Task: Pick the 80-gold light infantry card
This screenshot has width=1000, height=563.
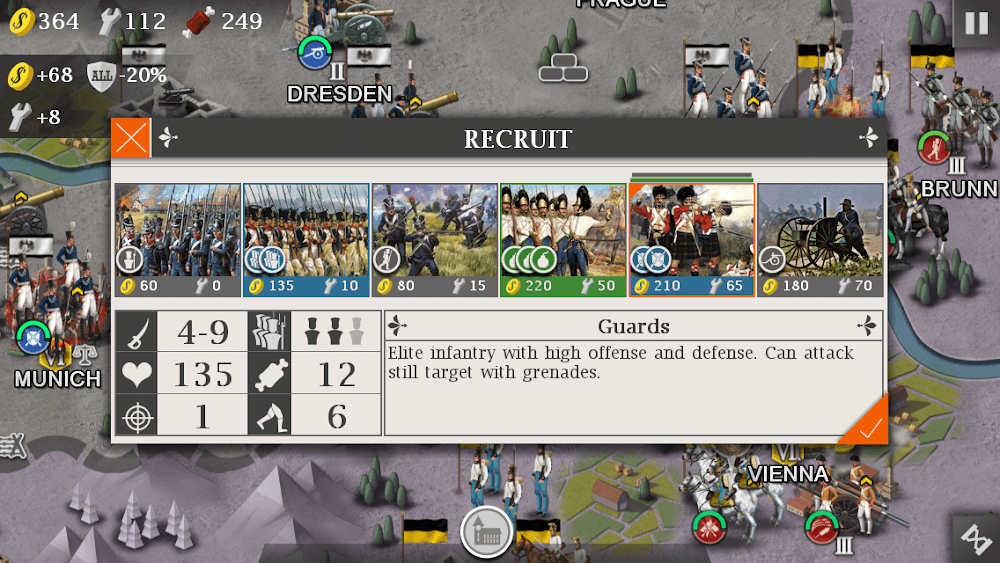Action: point(434,240)
